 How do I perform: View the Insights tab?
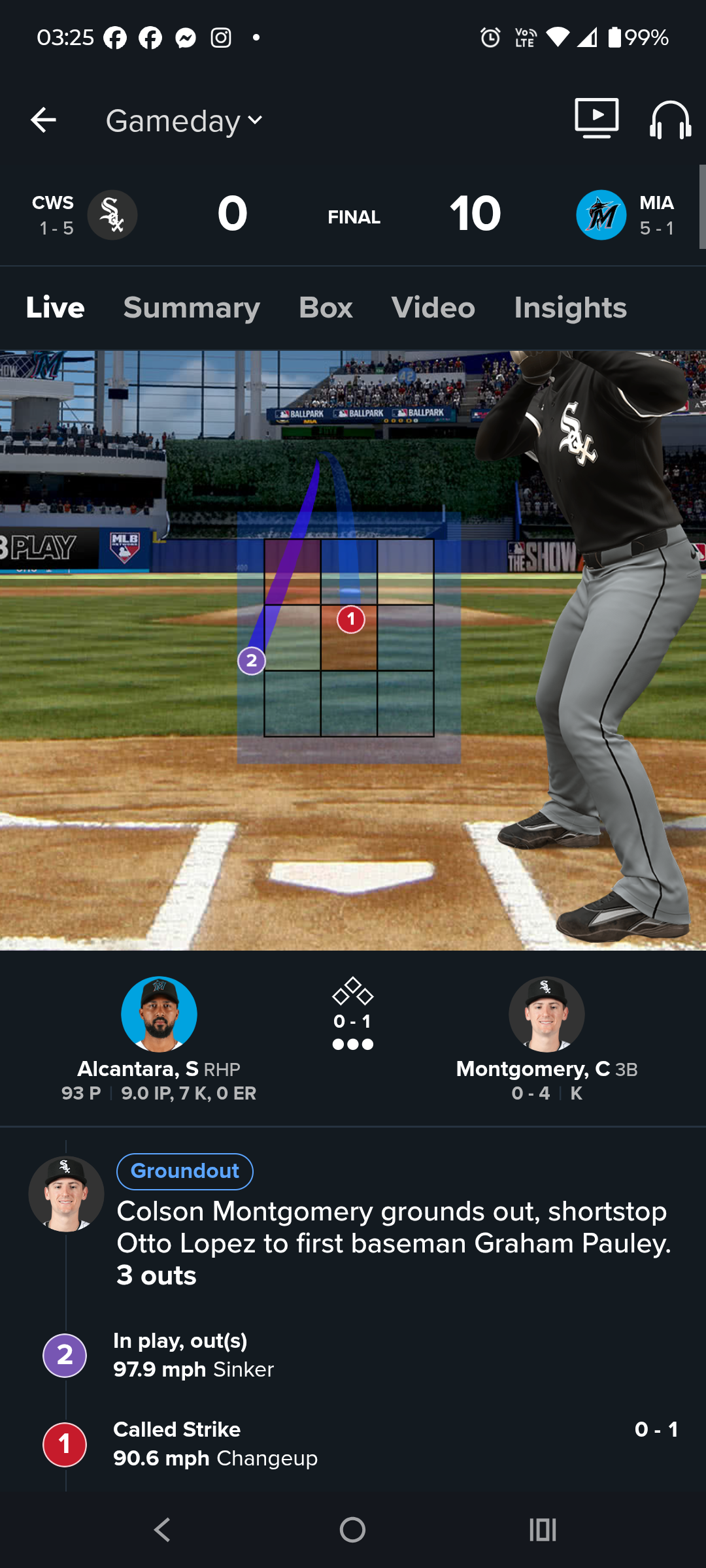click(570, 308)
